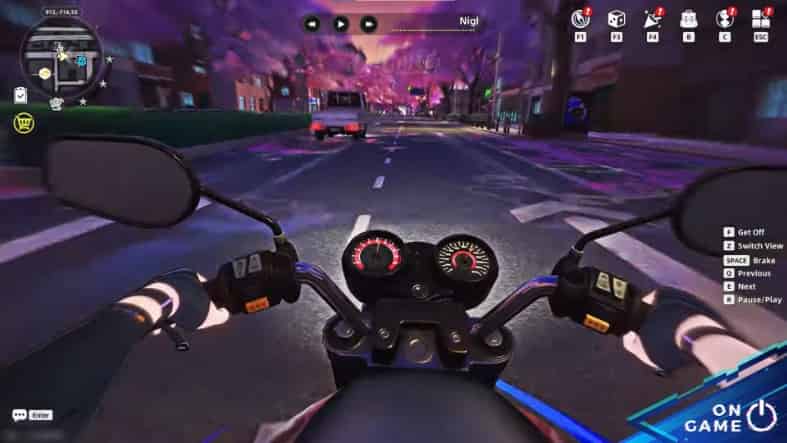Open the globe with arrow icon labeled C

coord(724,19)
